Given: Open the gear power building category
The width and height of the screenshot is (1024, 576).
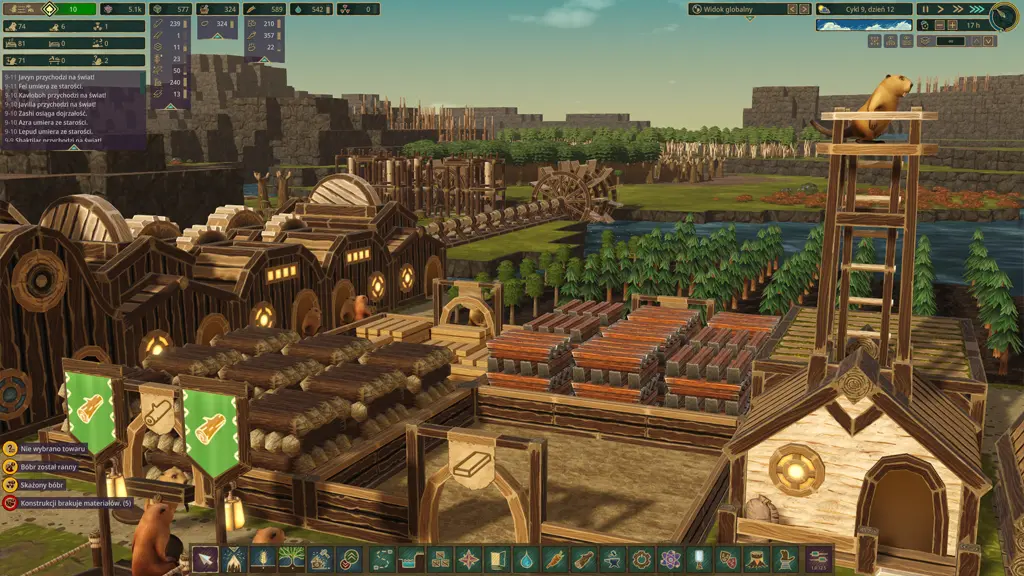Looking at the screenshot, I should pos(641,560).
